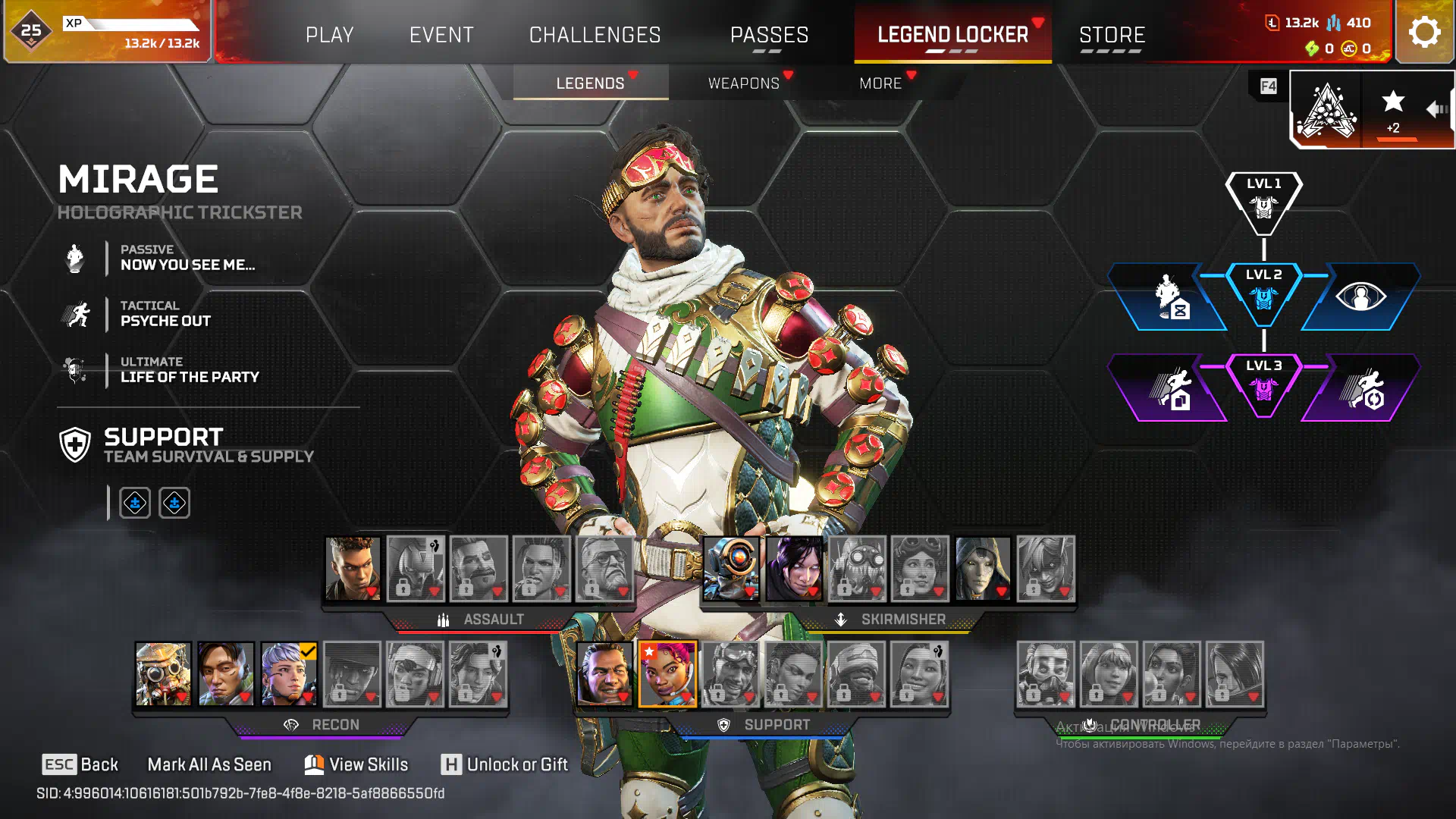
Task: Select the Lifeline legend portrait
Action: 667,673
